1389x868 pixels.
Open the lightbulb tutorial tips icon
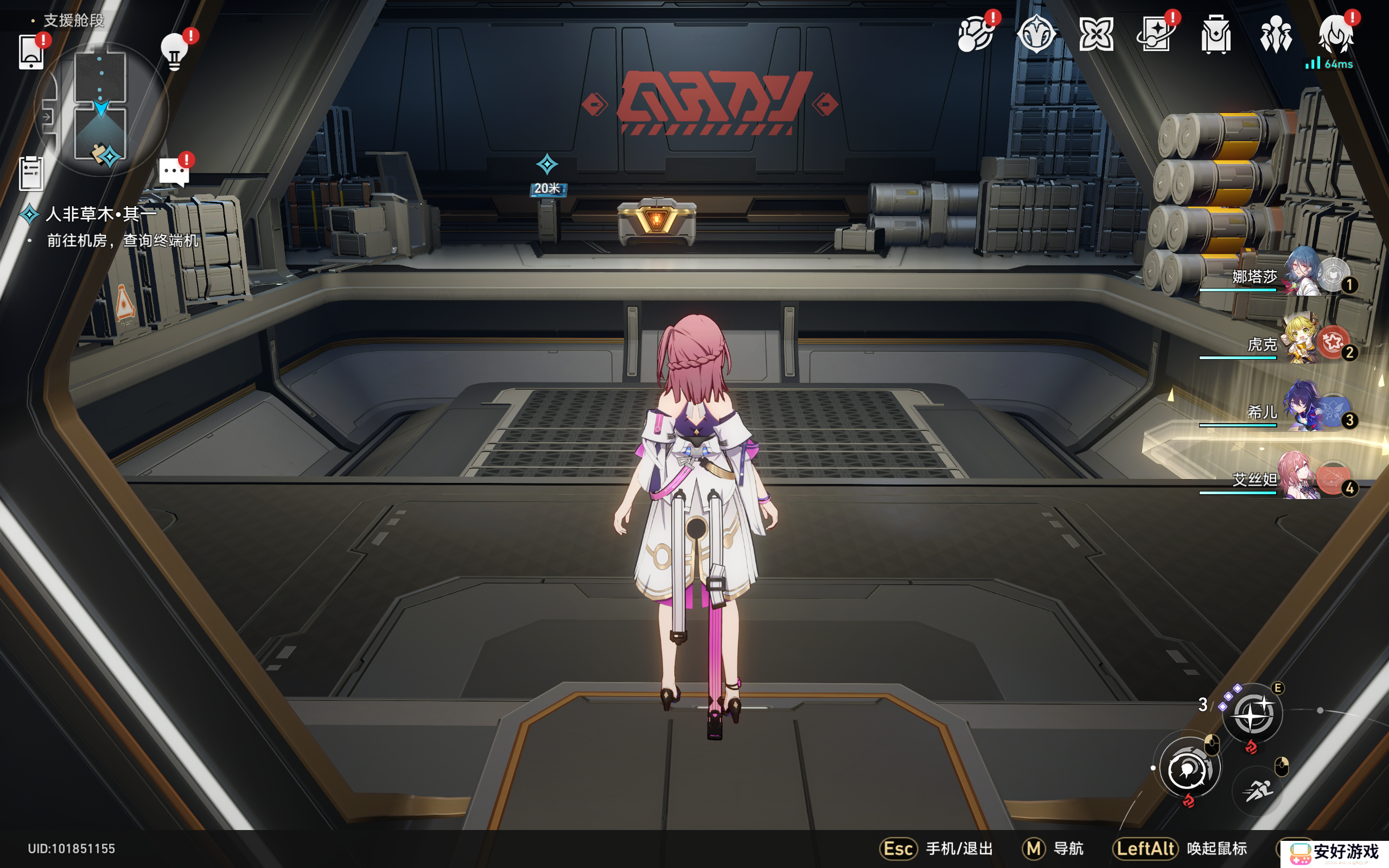pyautogui.click(x=175, y=52)
